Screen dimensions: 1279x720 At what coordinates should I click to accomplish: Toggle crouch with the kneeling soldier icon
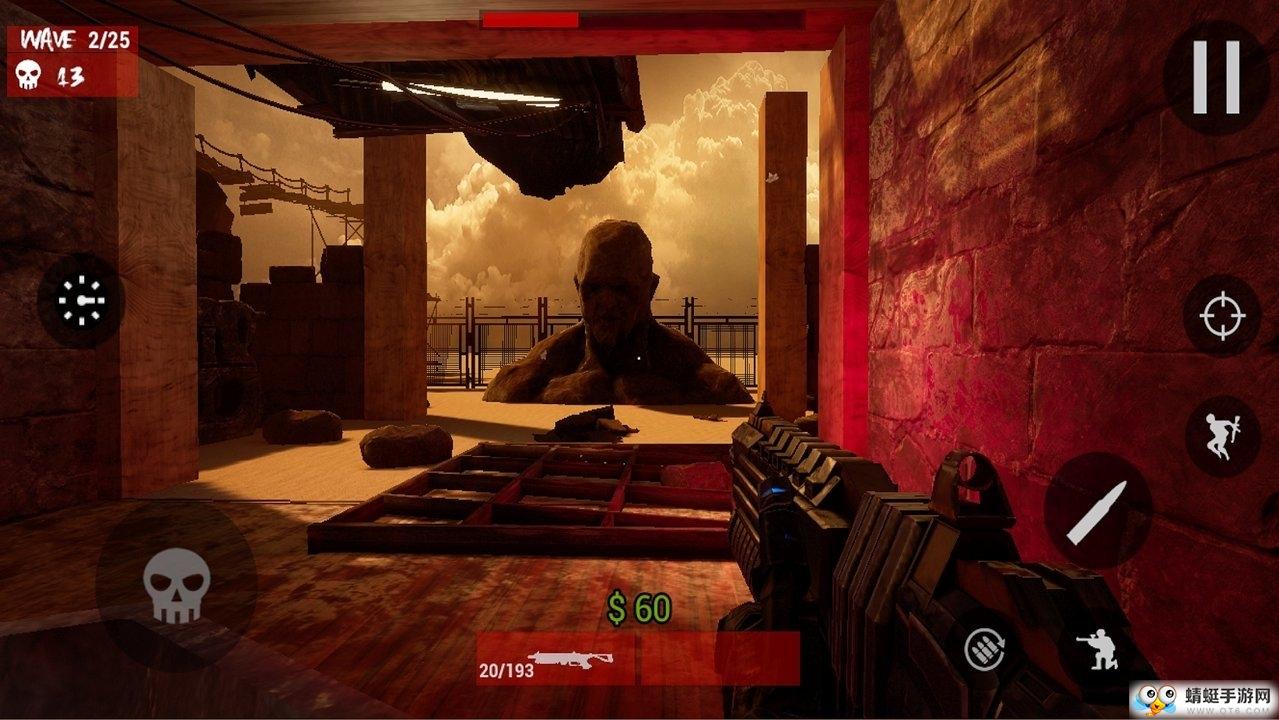(x=1096, y=651)
